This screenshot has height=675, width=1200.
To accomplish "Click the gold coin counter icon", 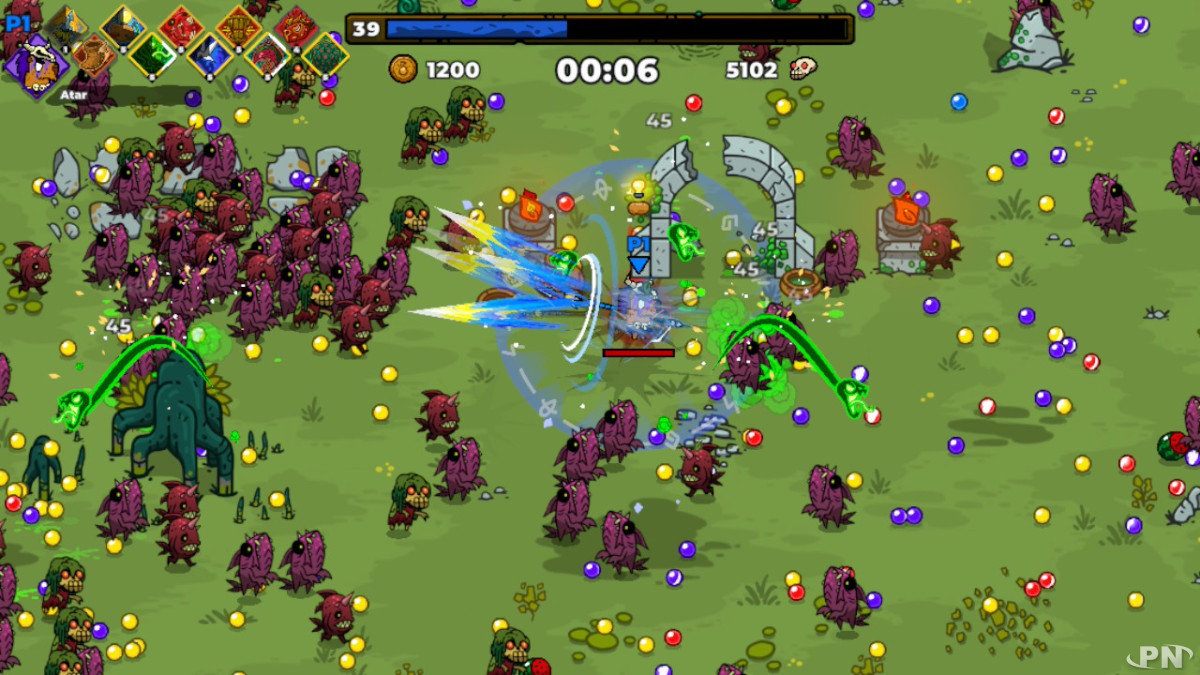I will pyautogui.click(x=403, y=69).
